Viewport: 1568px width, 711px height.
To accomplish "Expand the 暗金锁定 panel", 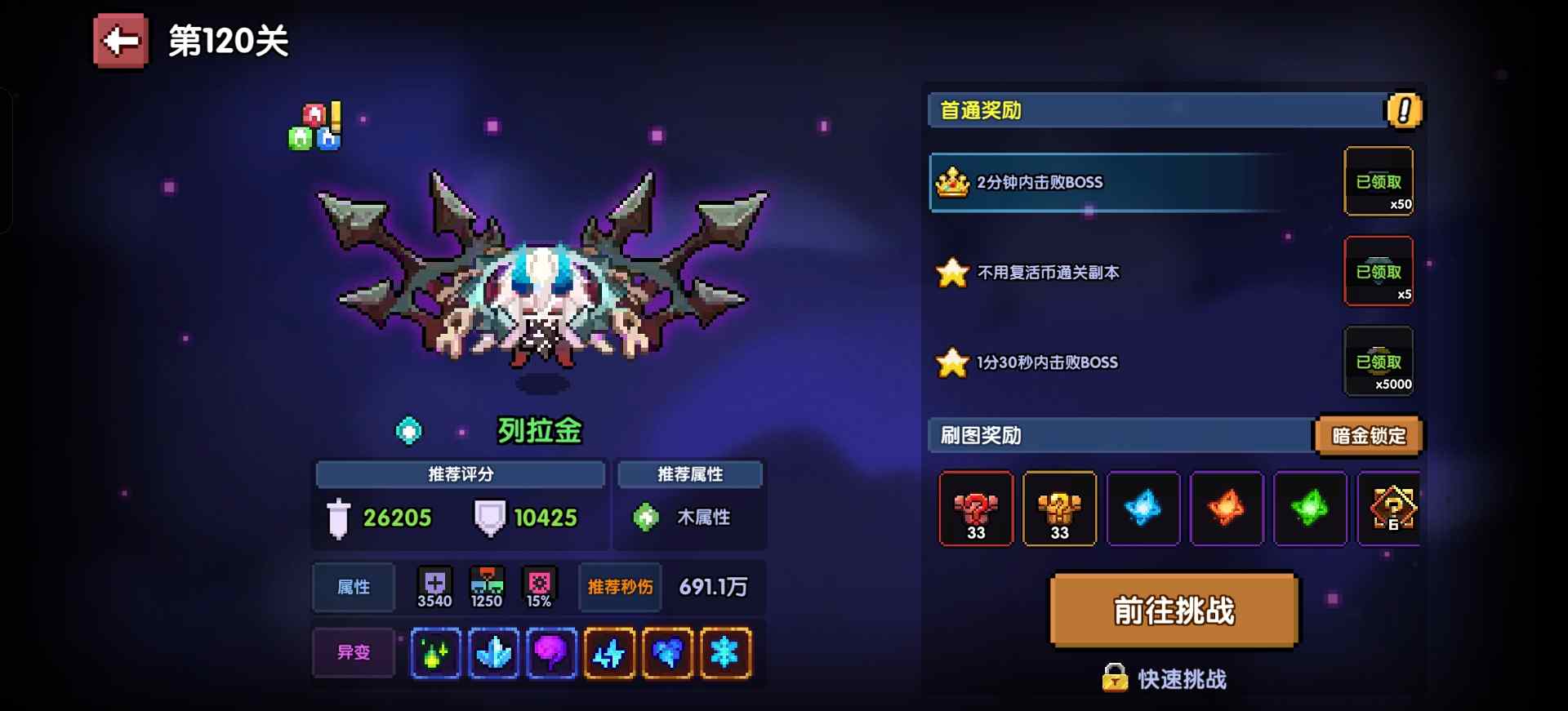I will 1369,436.
